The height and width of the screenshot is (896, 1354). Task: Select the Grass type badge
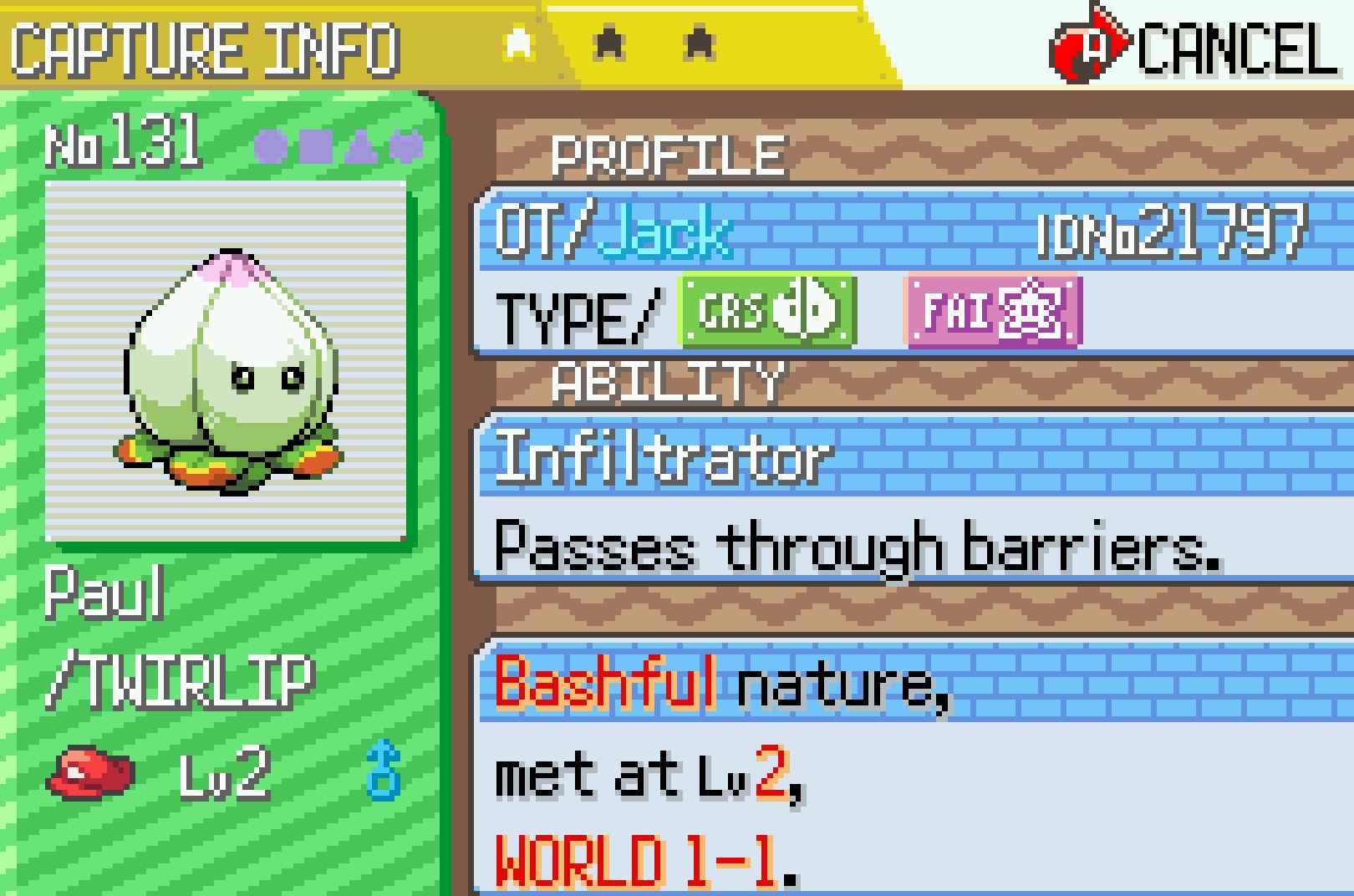768,311
